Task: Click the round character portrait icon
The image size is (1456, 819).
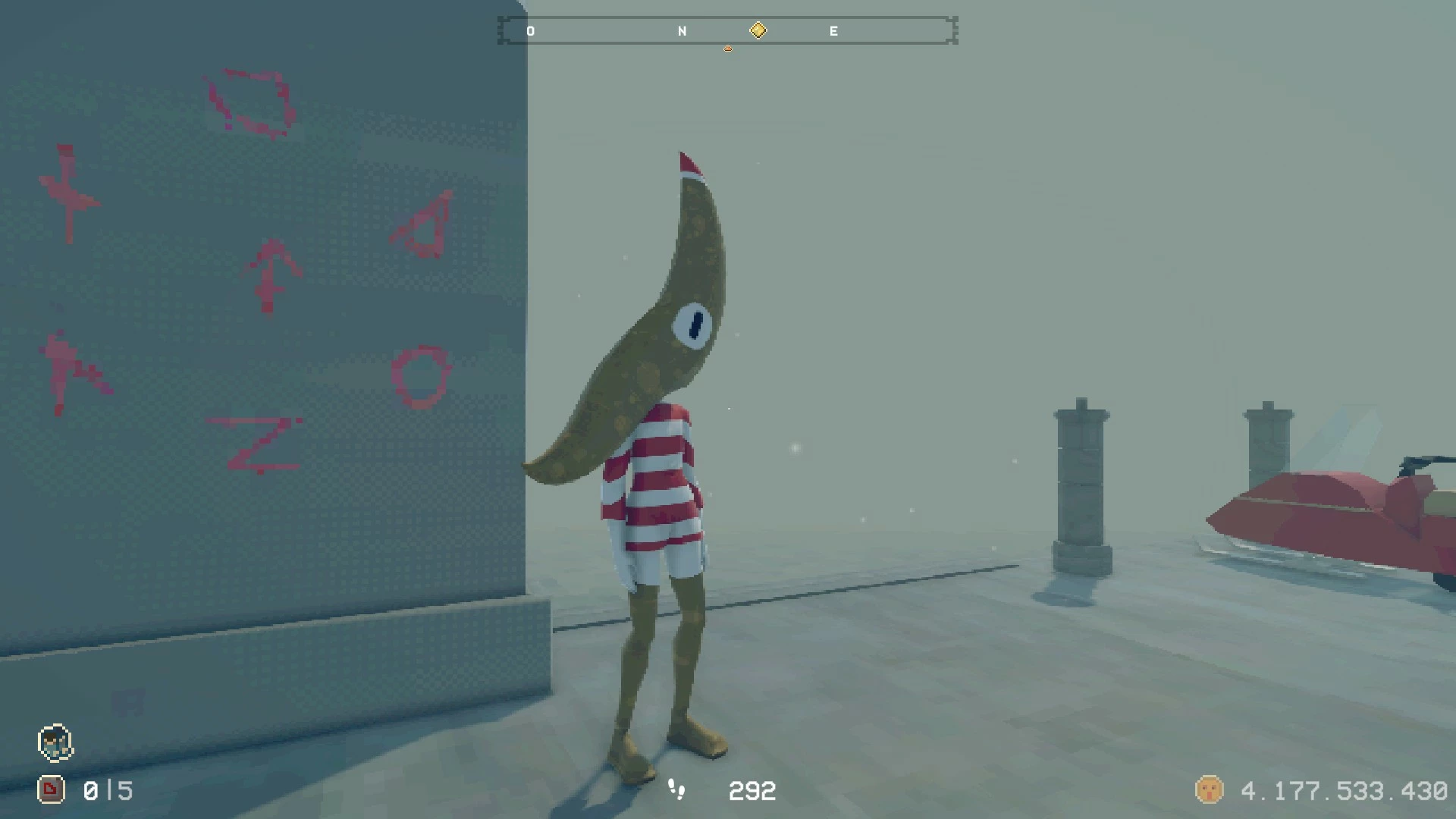Action: [55, 742]
